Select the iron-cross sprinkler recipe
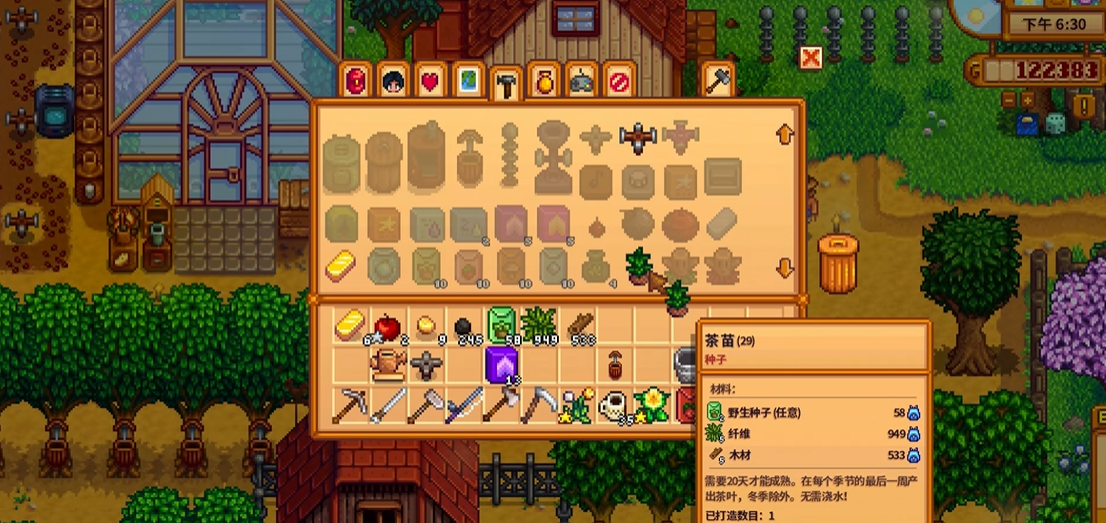Image resolution: width=1106 pixels, height=523 pixels. click(x=636, y=139)
